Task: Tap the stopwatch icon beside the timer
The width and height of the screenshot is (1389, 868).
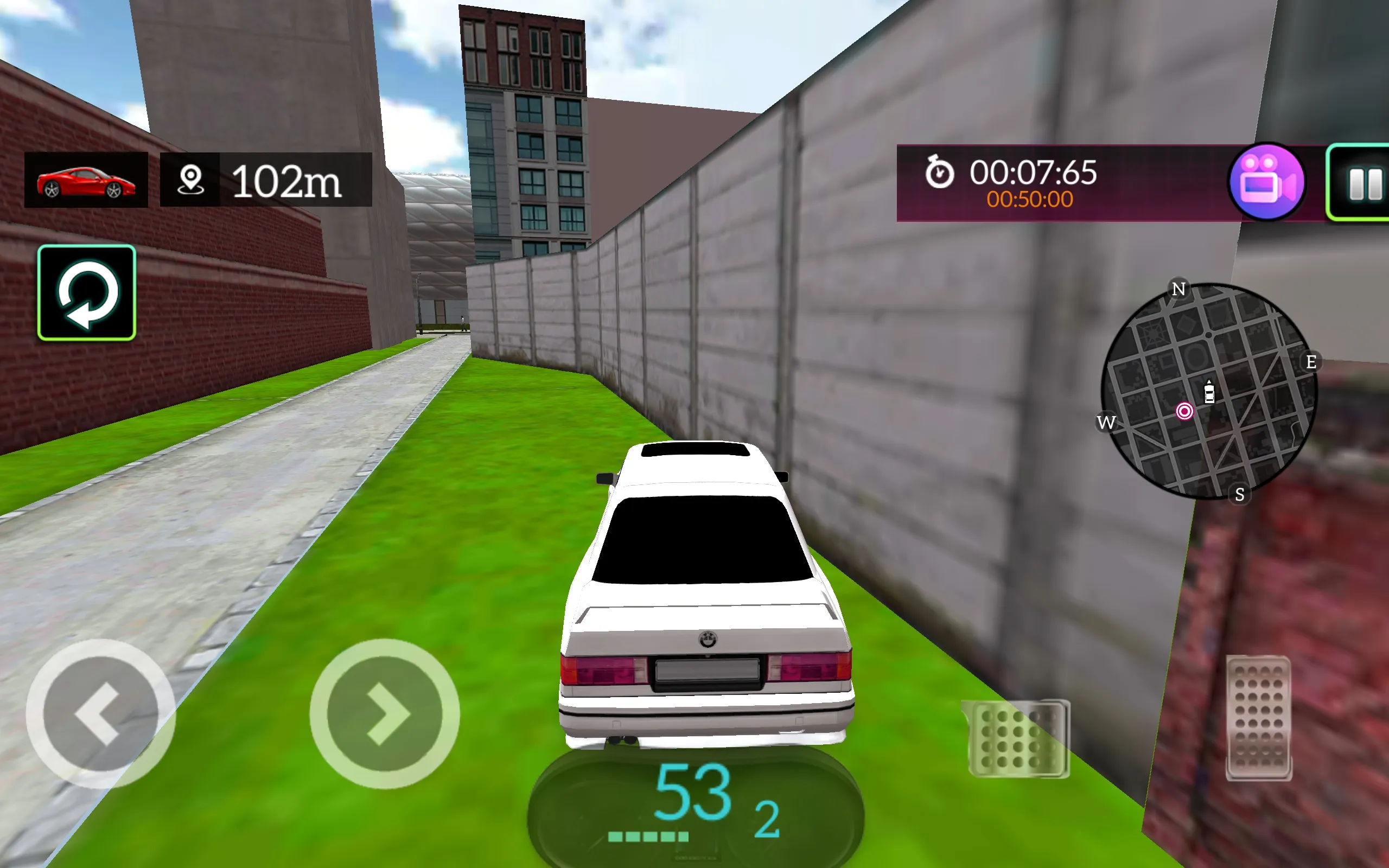Action: [940, 174]
